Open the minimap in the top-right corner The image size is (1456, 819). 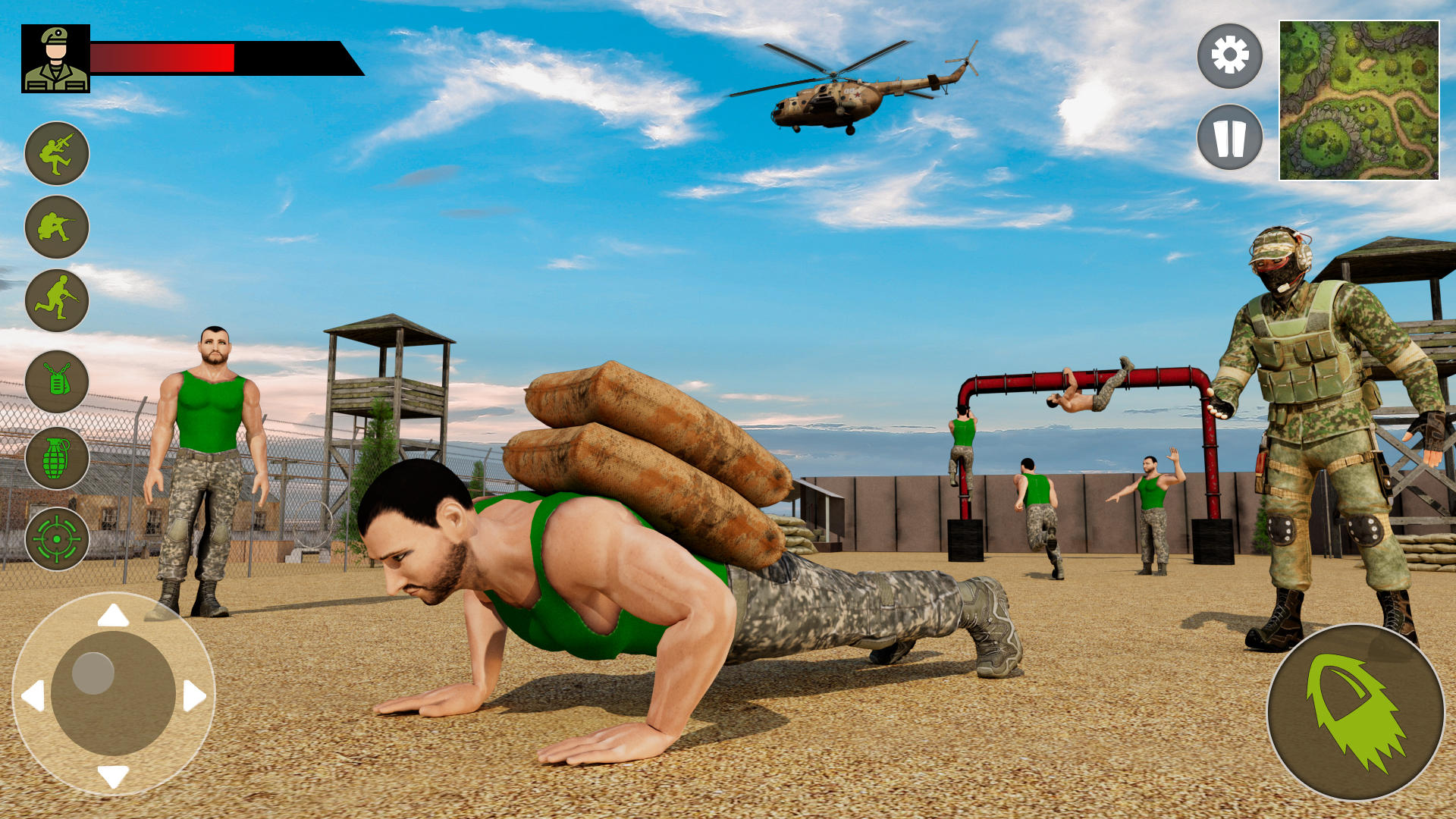[x=1360, y=101]
